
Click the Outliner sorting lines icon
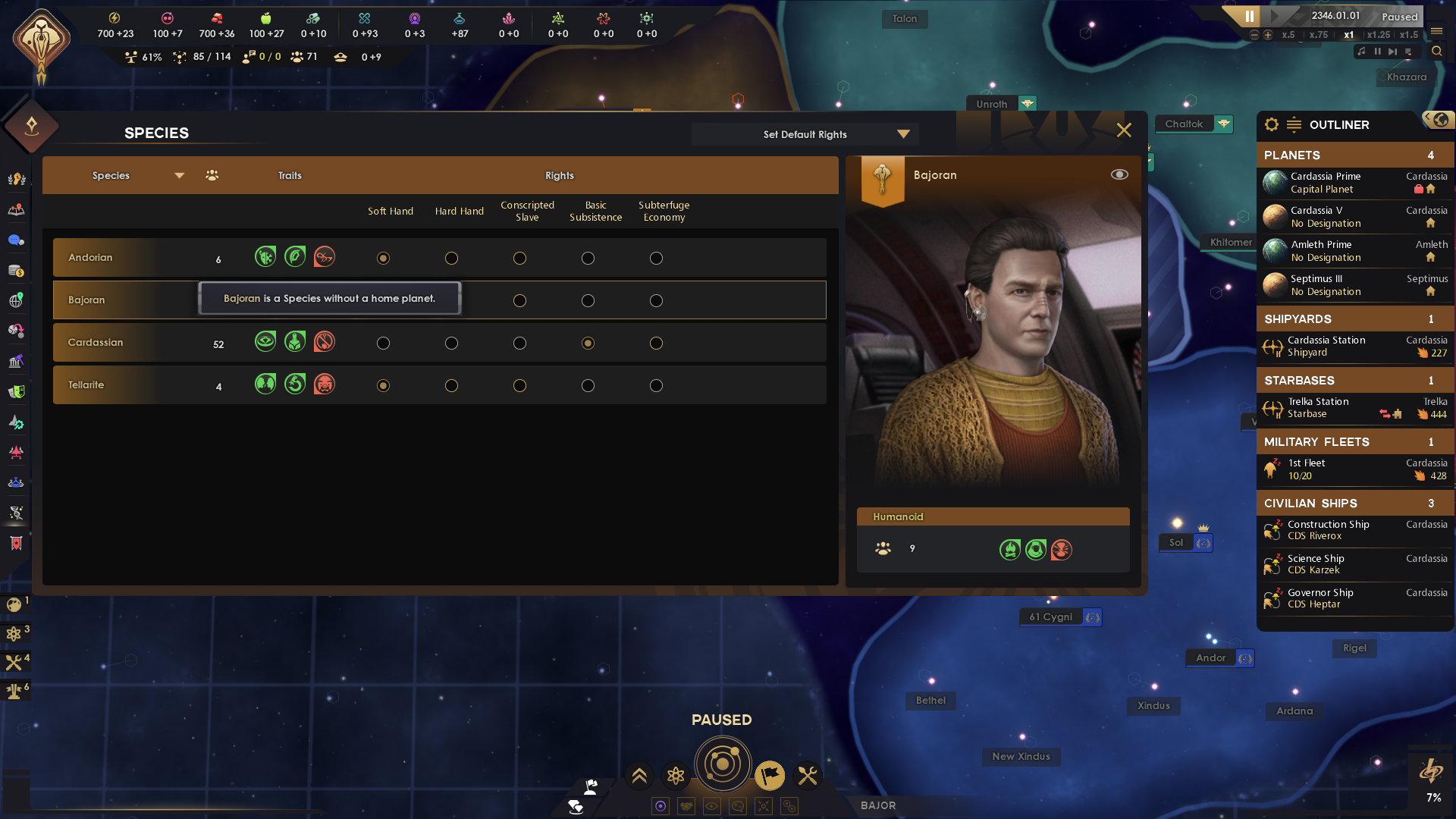coord(1294,125)
